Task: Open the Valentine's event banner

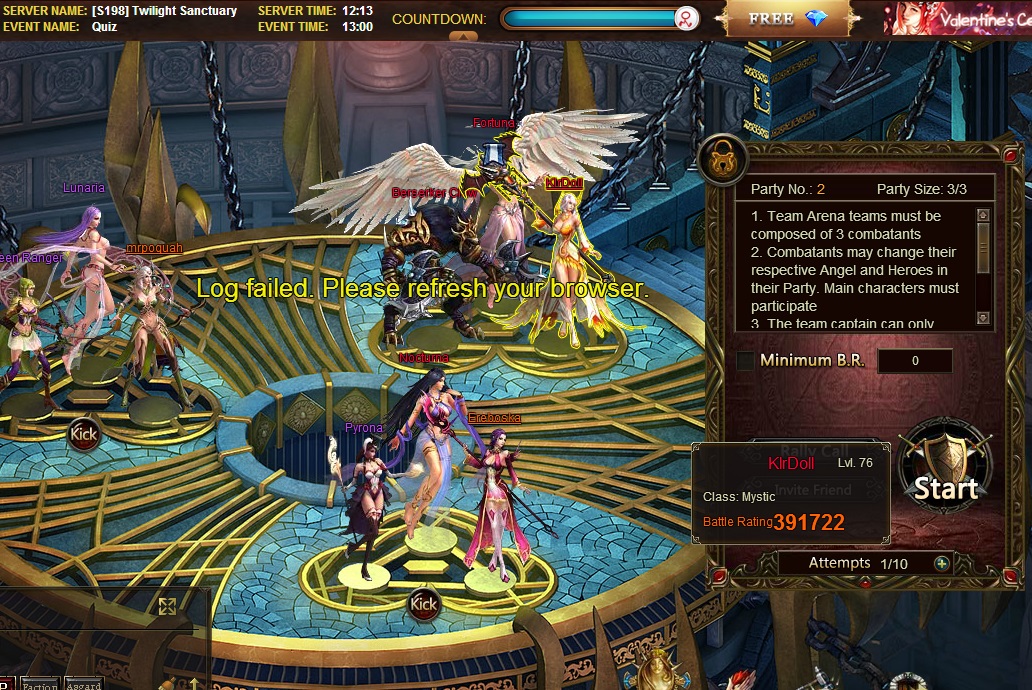Action: tap(957, 18)
